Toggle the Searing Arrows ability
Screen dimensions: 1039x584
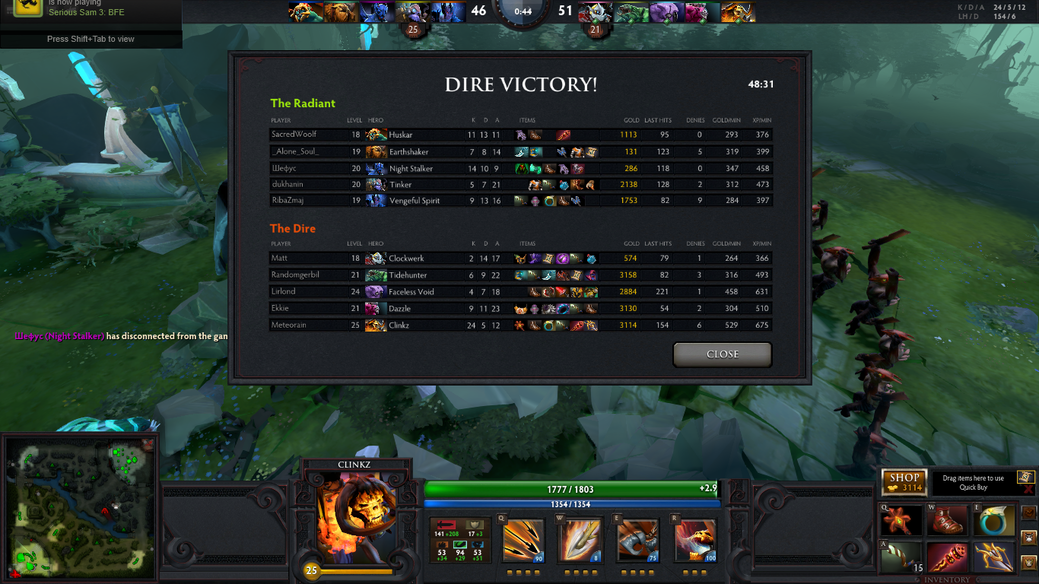[x=580, y=543]
